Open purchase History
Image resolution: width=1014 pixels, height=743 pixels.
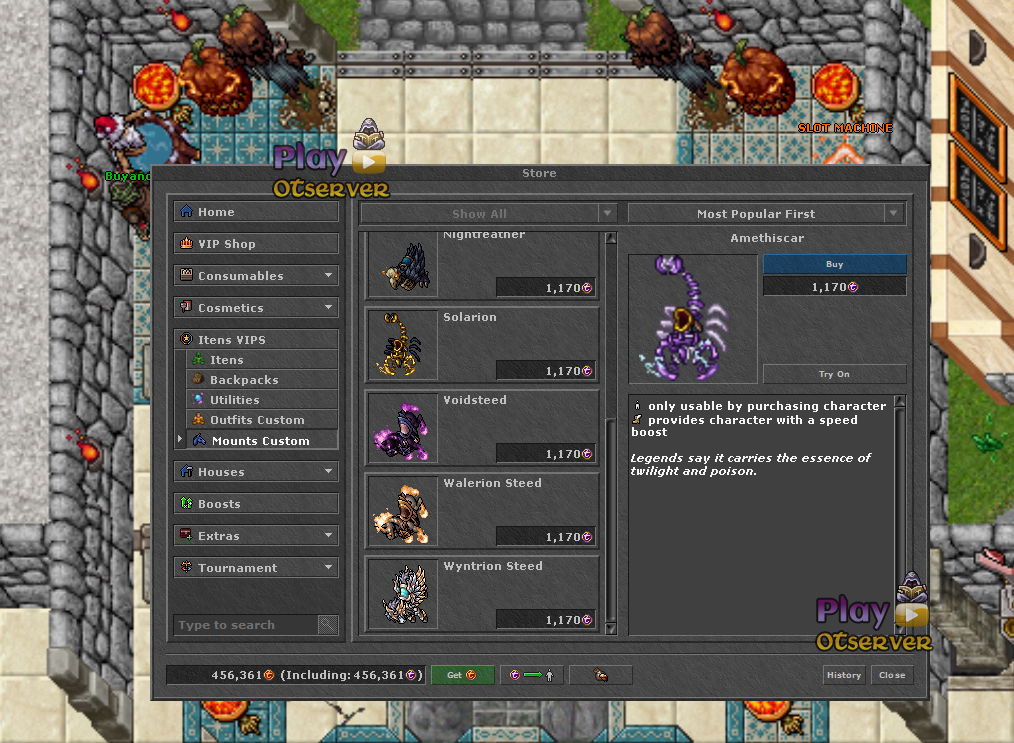tap(843, 675)
